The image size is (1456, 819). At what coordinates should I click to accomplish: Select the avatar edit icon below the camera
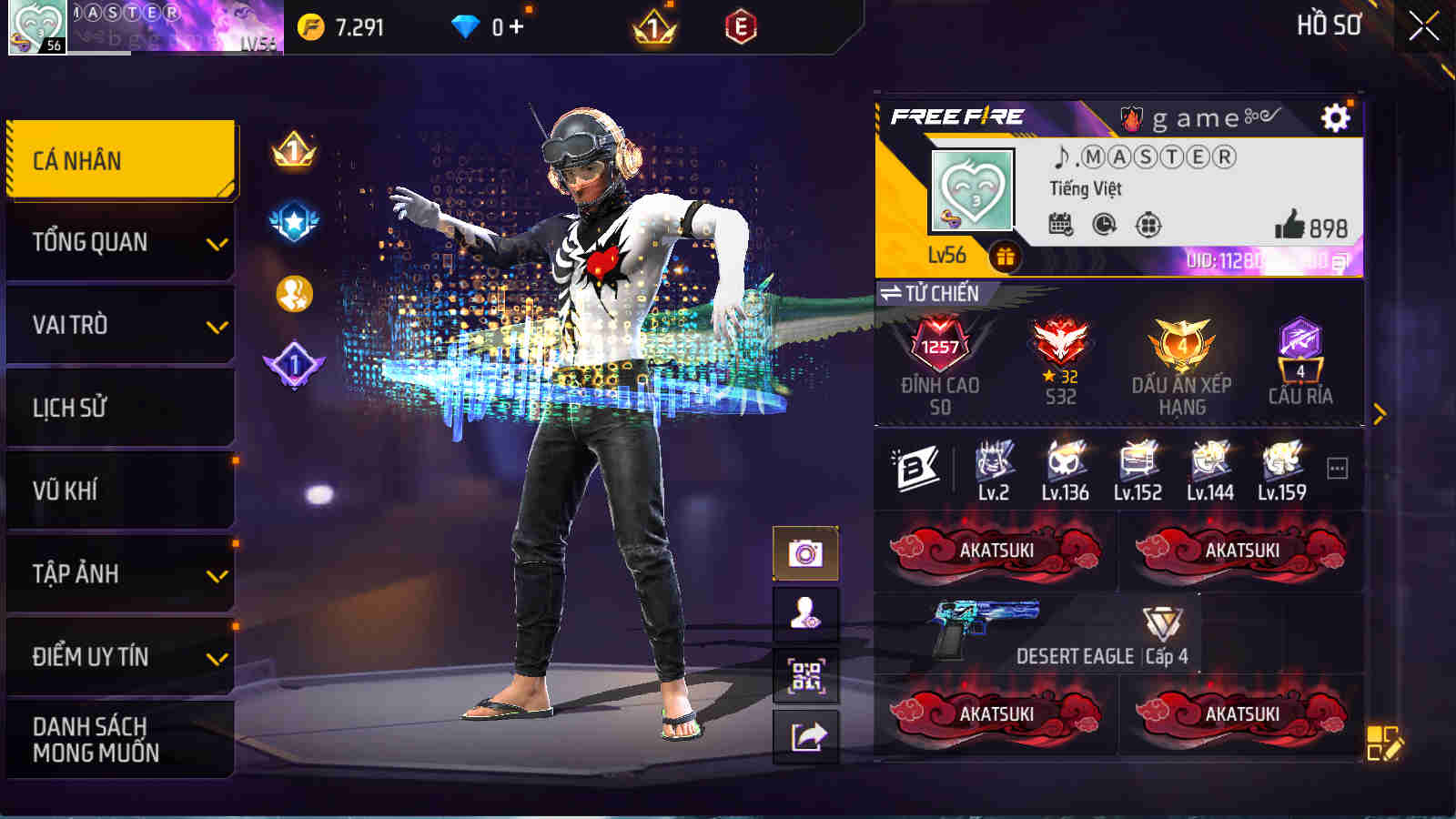tap(806, 613)
